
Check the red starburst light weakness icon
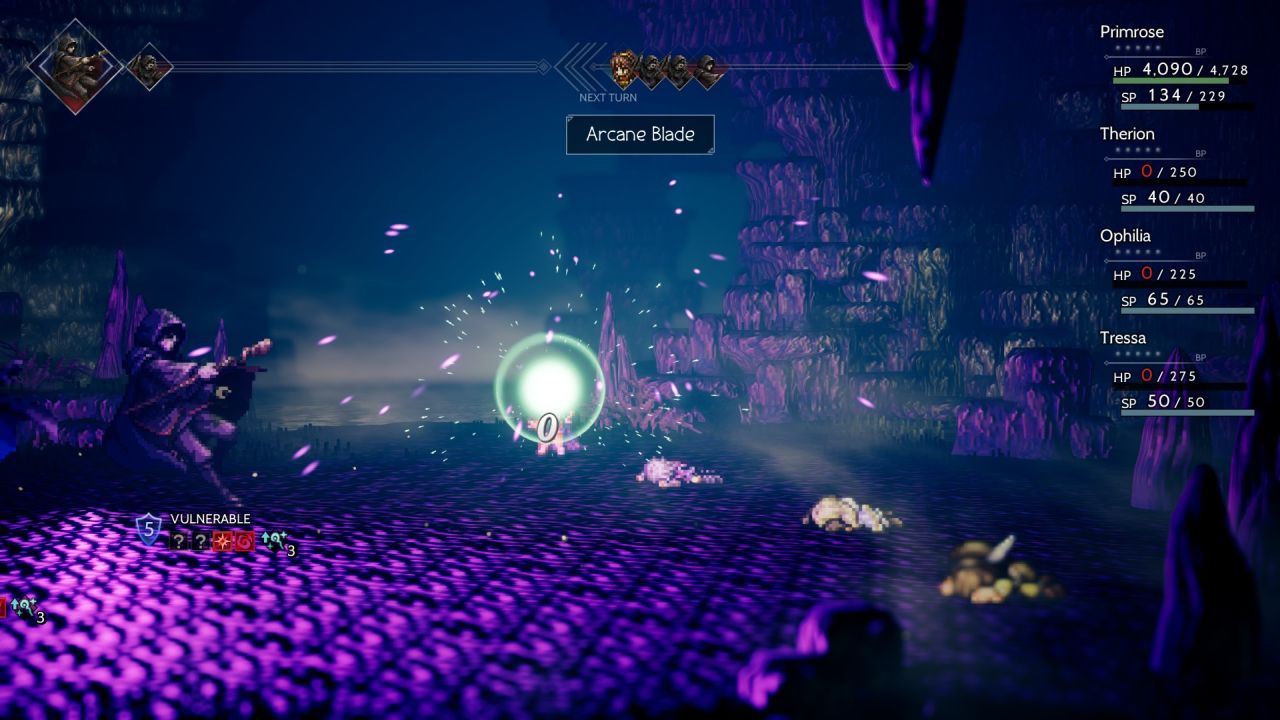tap(221, 542)
